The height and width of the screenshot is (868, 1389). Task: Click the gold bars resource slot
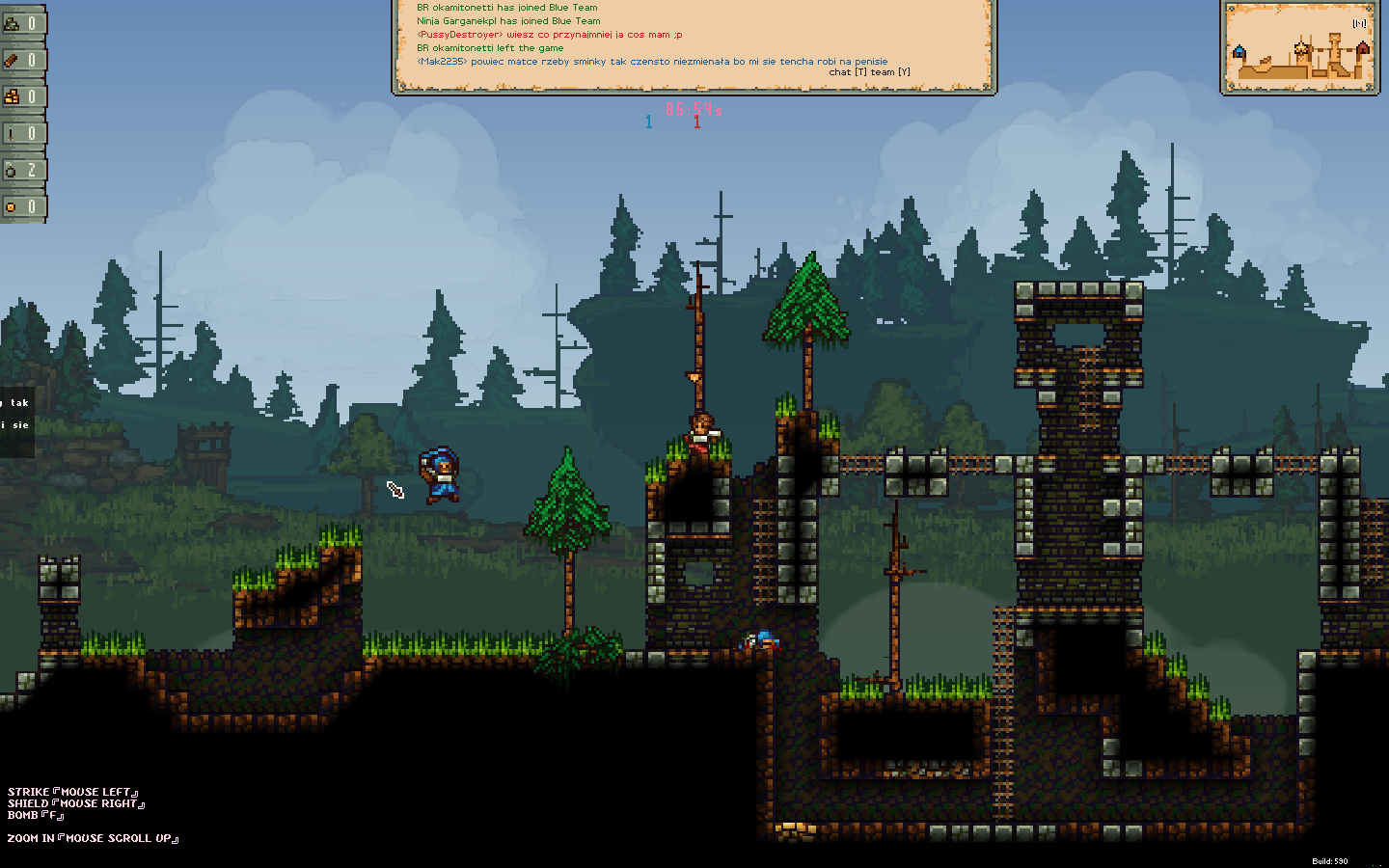(22, 96)
